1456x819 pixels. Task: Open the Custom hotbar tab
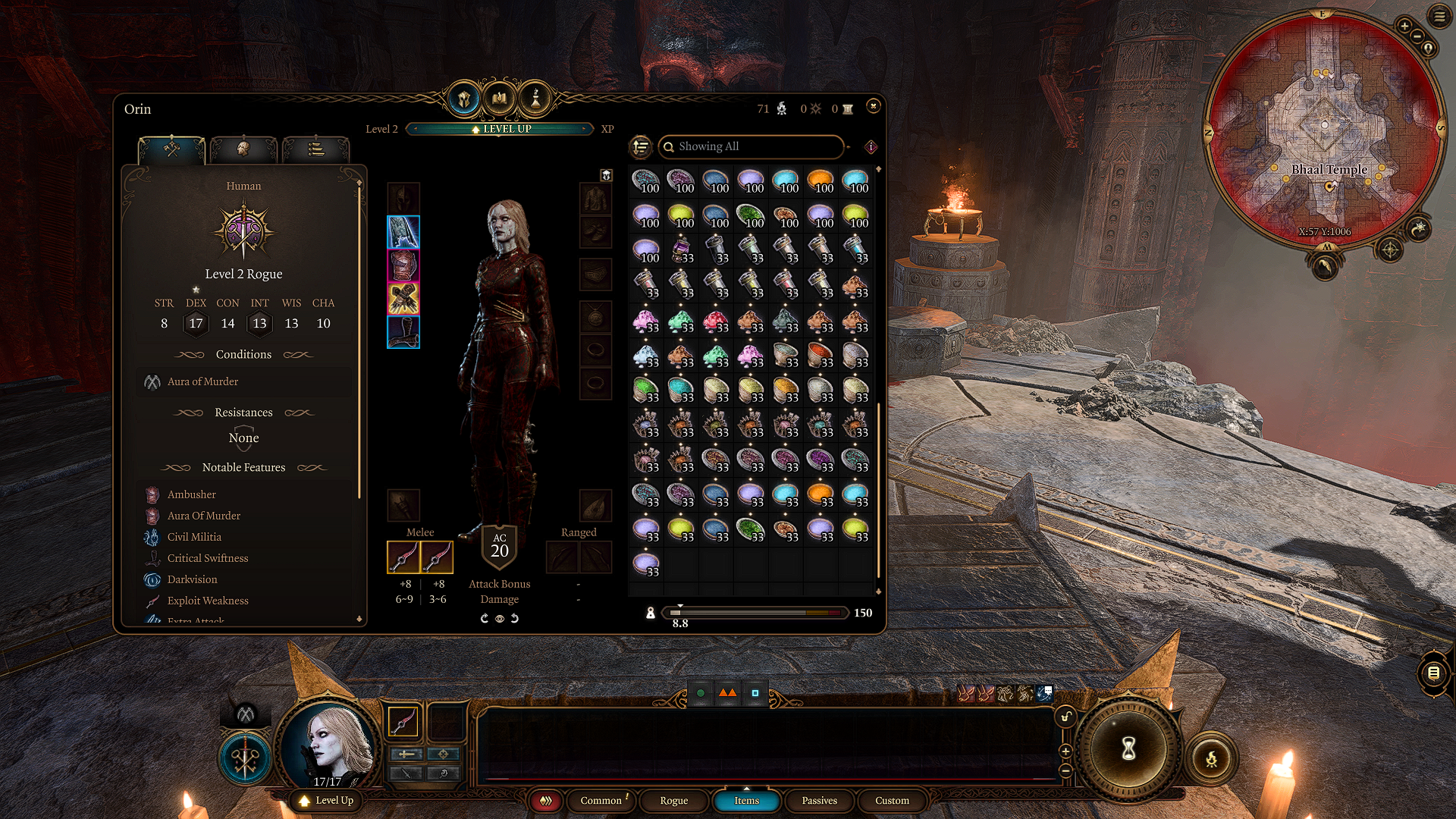point(892,800)
